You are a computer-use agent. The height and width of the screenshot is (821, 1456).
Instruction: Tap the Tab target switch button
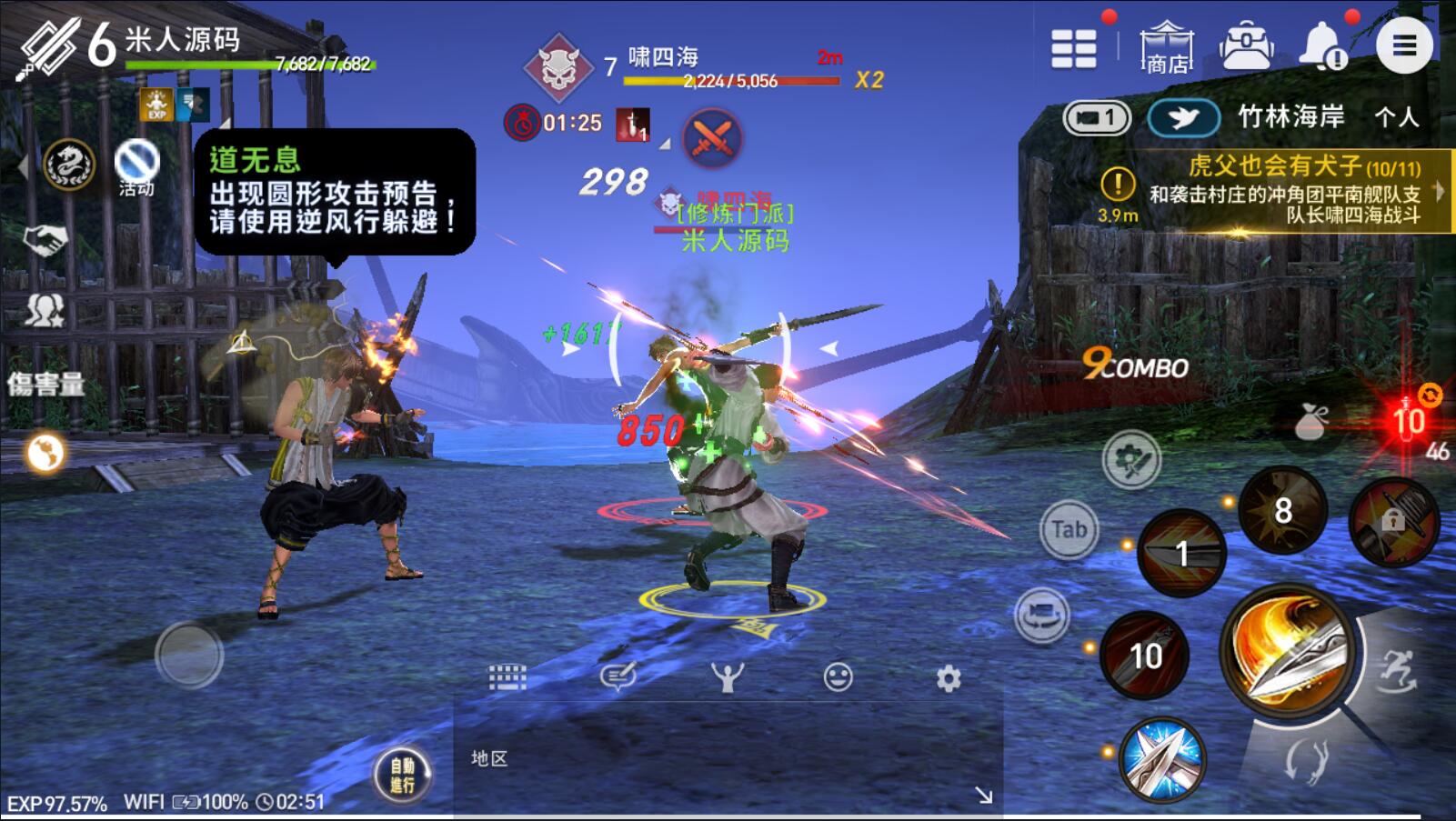[x=1069, y=529]
